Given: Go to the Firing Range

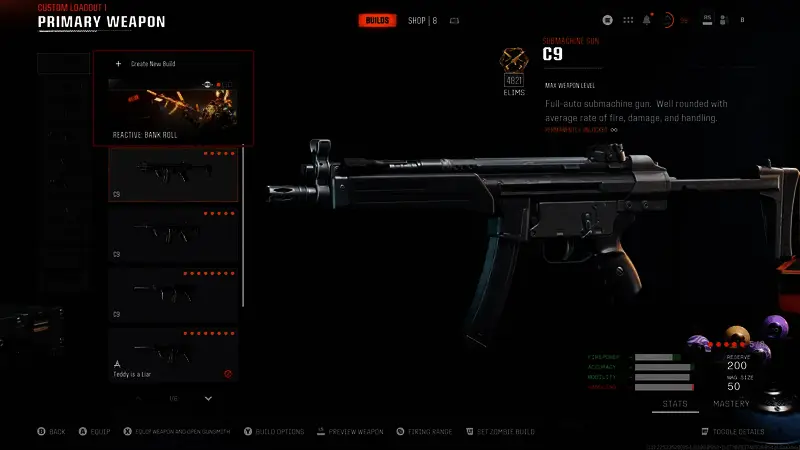Looking at the screenshot, I should click(424, 431).
